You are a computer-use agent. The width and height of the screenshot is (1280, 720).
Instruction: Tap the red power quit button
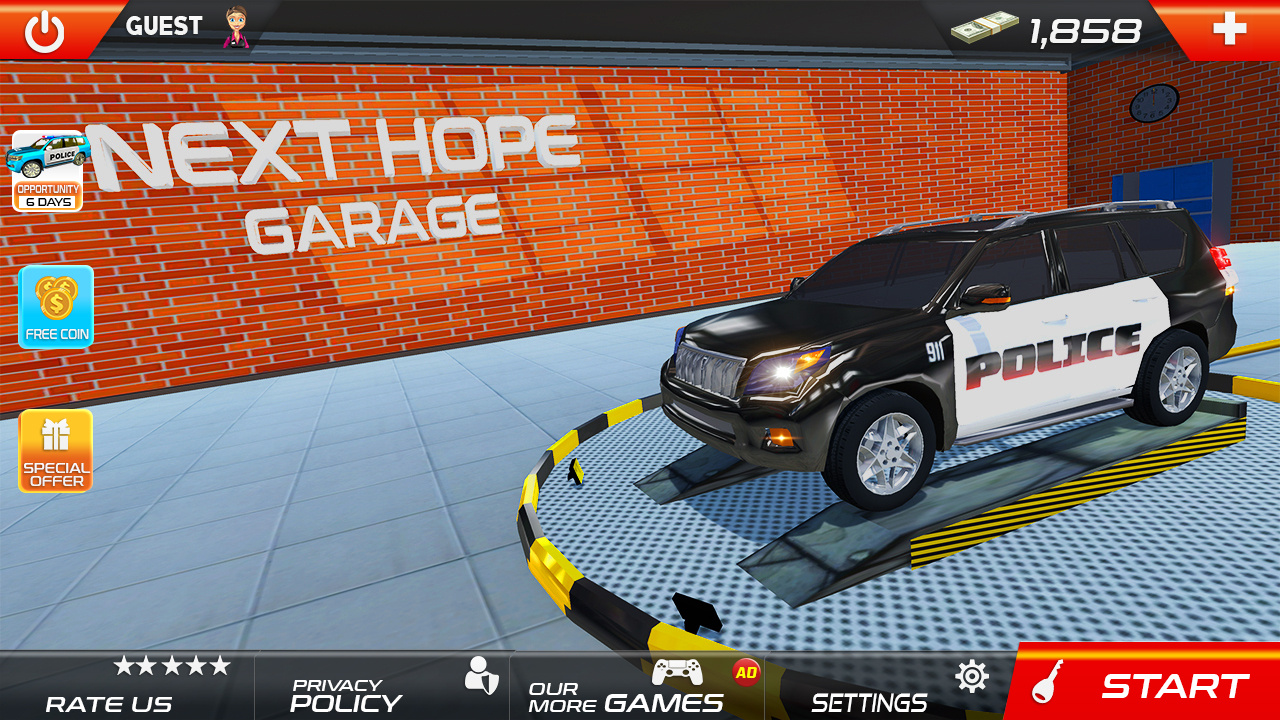point(44,31)
